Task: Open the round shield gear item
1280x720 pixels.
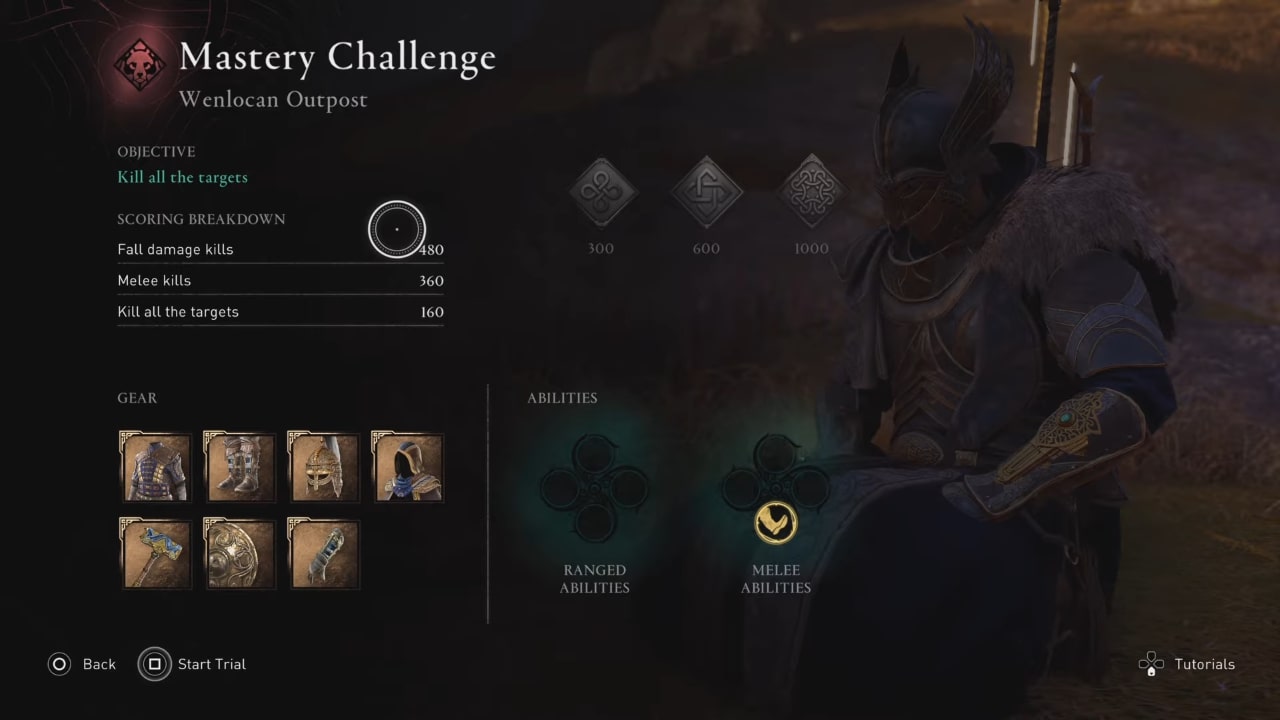Action: [x=239, y=553]
